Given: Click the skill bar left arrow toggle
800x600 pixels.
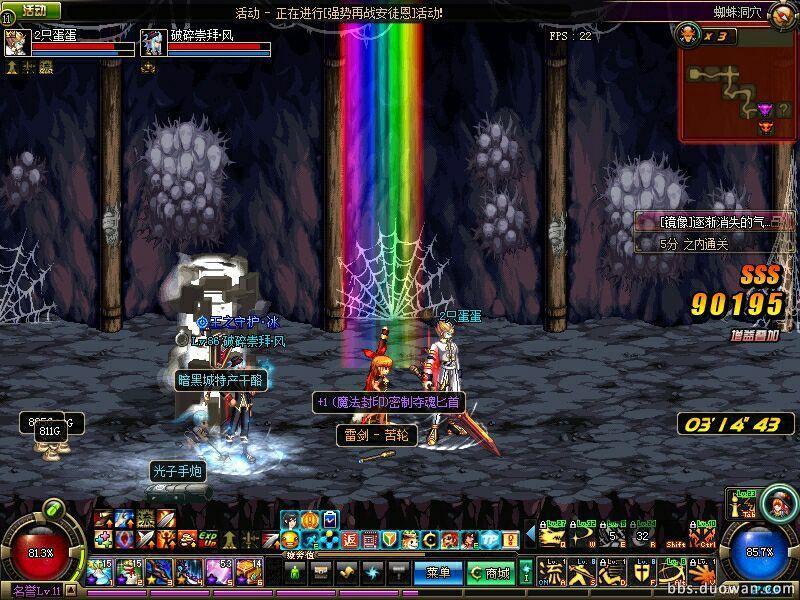Looking at the screenshot, I should point(530,534).
